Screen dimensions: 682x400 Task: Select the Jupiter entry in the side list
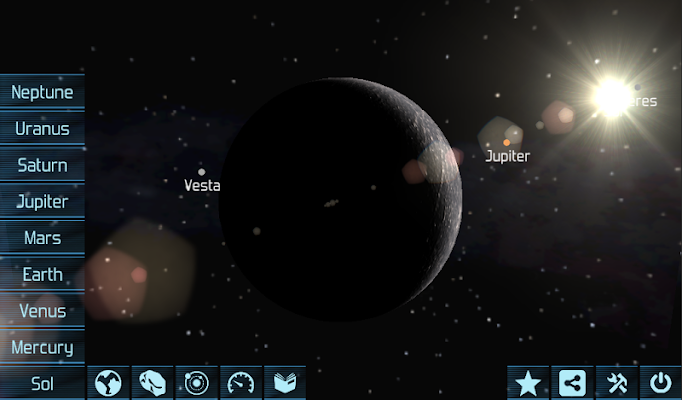(42, 202)
